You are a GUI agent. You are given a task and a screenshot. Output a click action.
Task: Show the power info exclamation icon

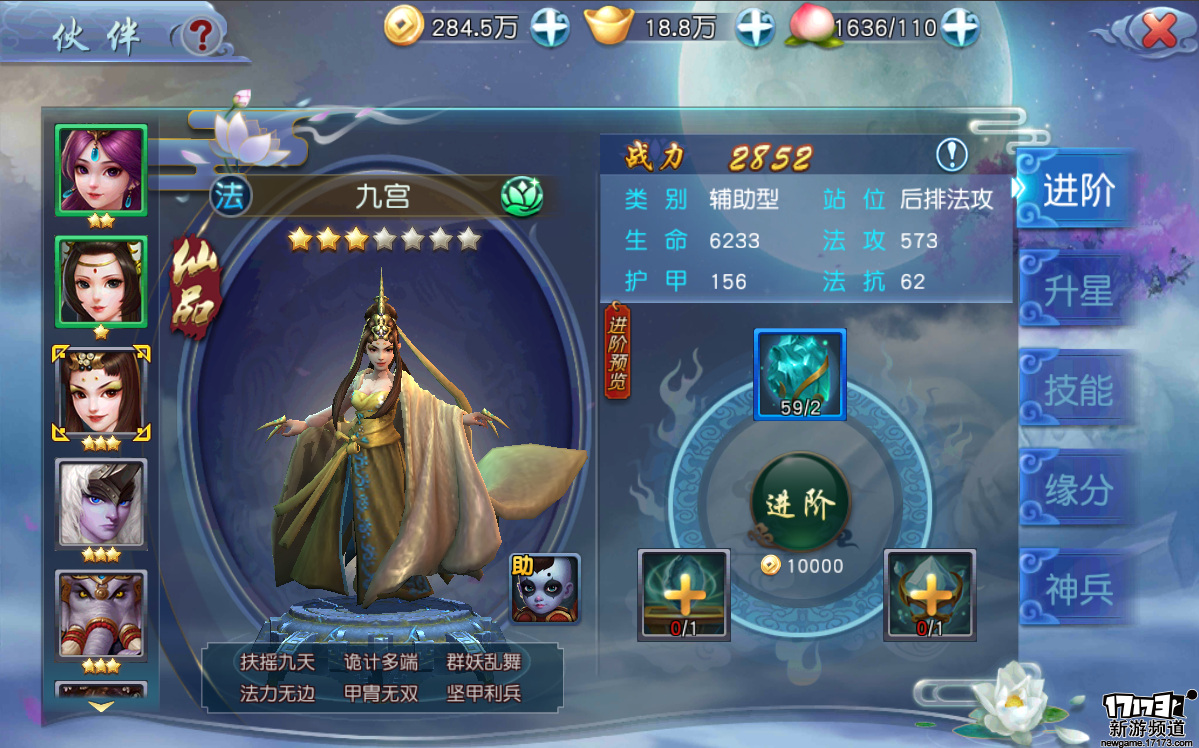point(952,155)
